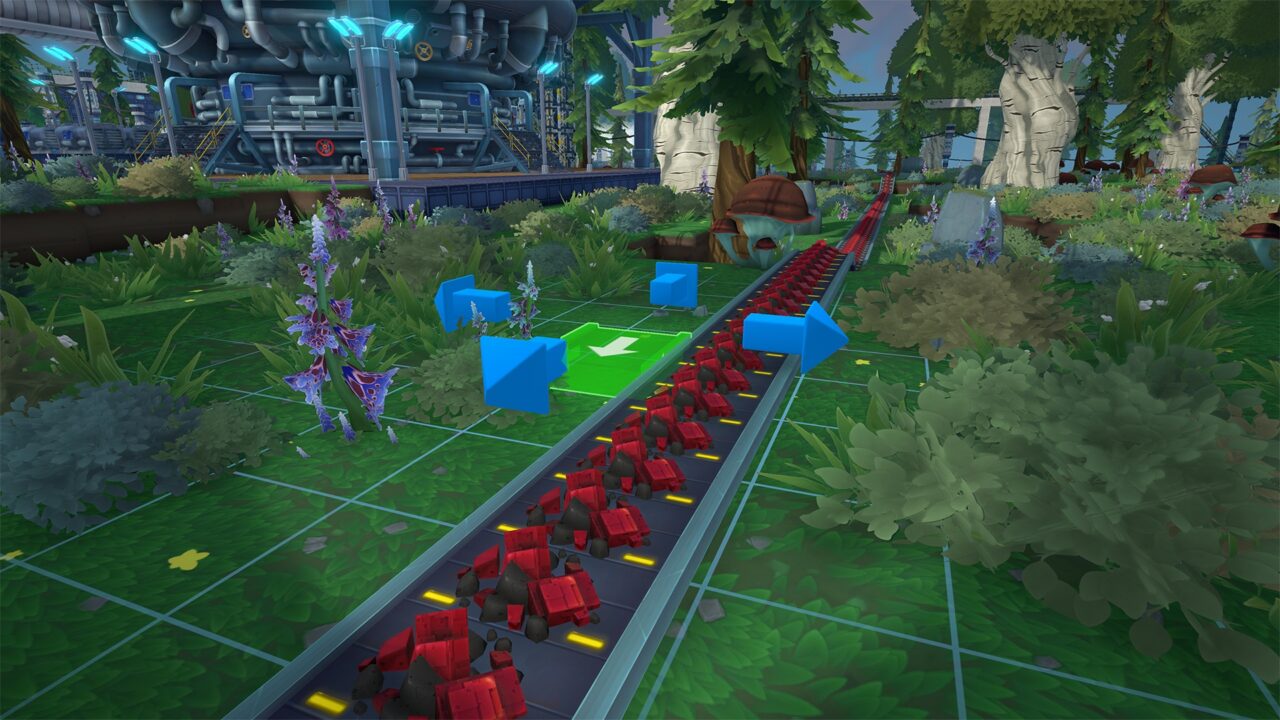Click the small blue arrow above the green tile

(x=672, y=286)
